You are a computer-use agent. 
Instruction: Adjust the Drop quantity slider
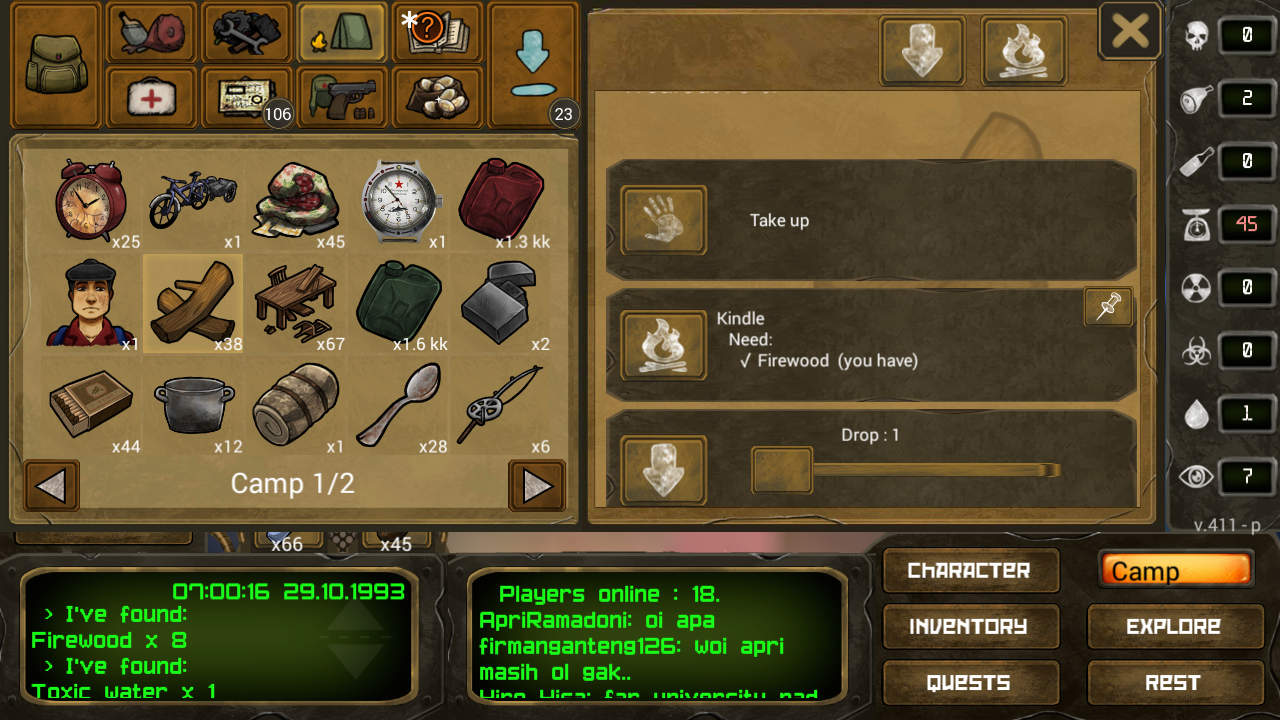[x=782, y=470]
